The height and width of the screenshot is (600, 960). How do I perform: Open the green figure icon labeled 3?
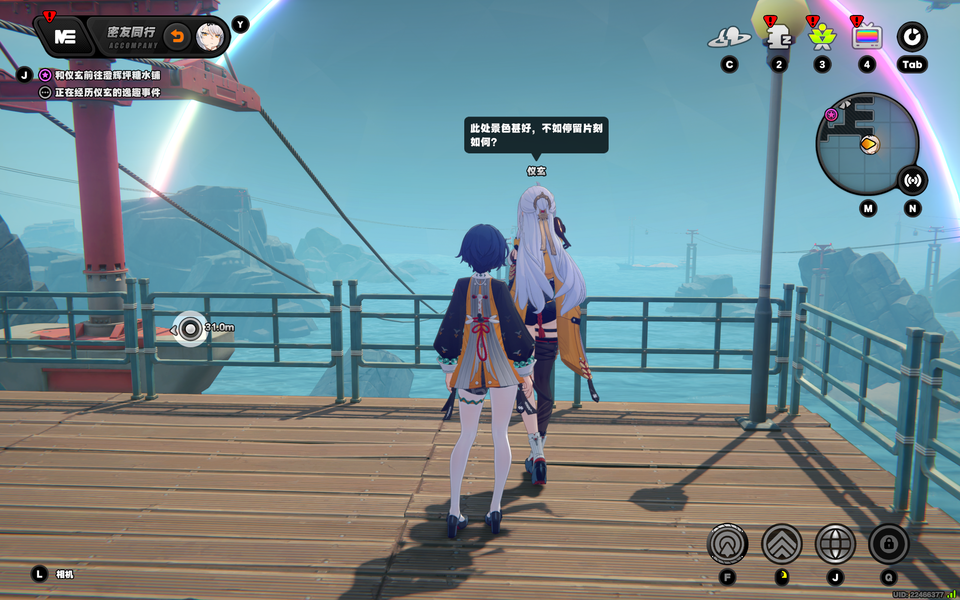(822, 37)
